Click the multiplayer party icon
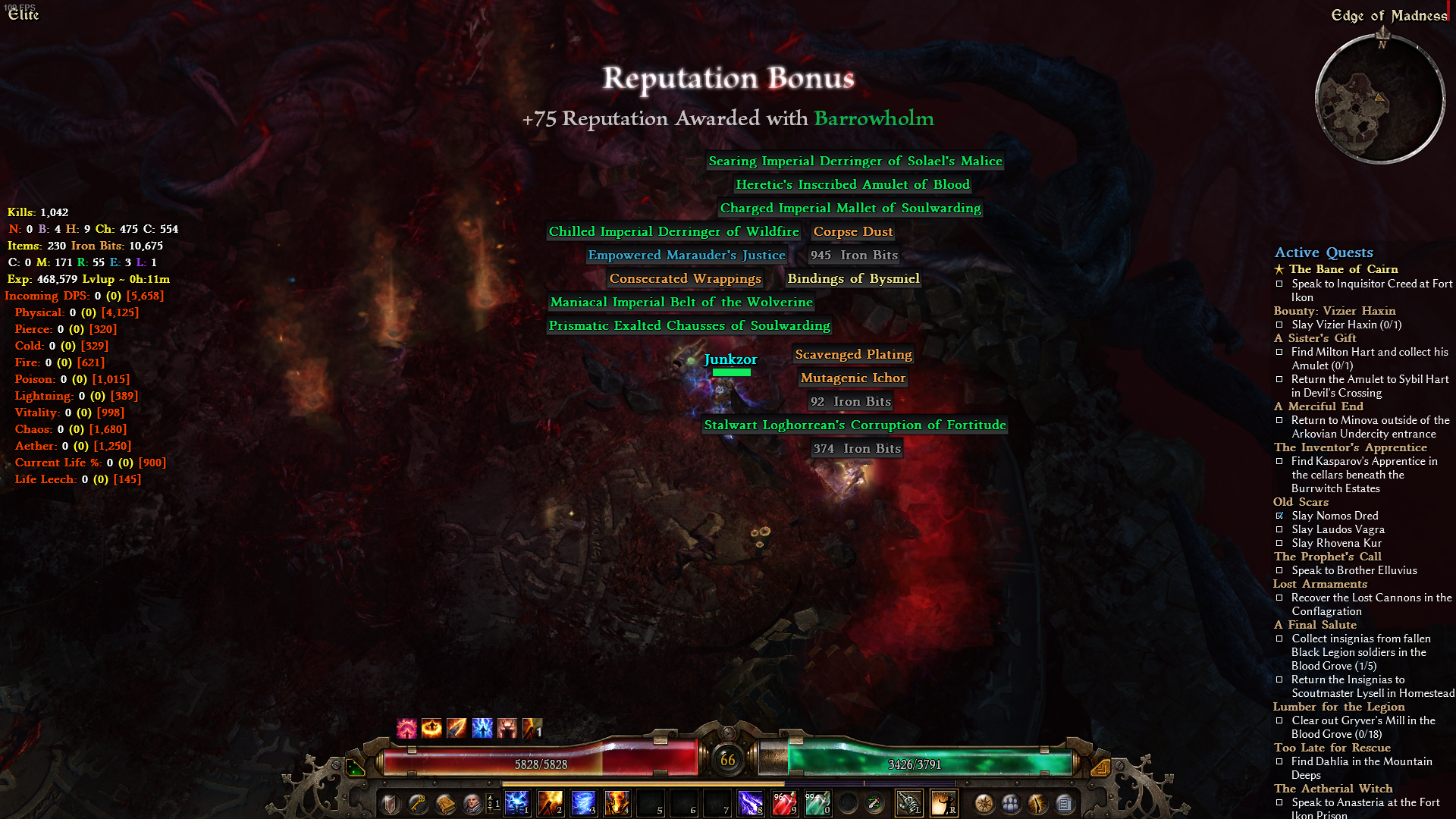 coord(1010,802)
